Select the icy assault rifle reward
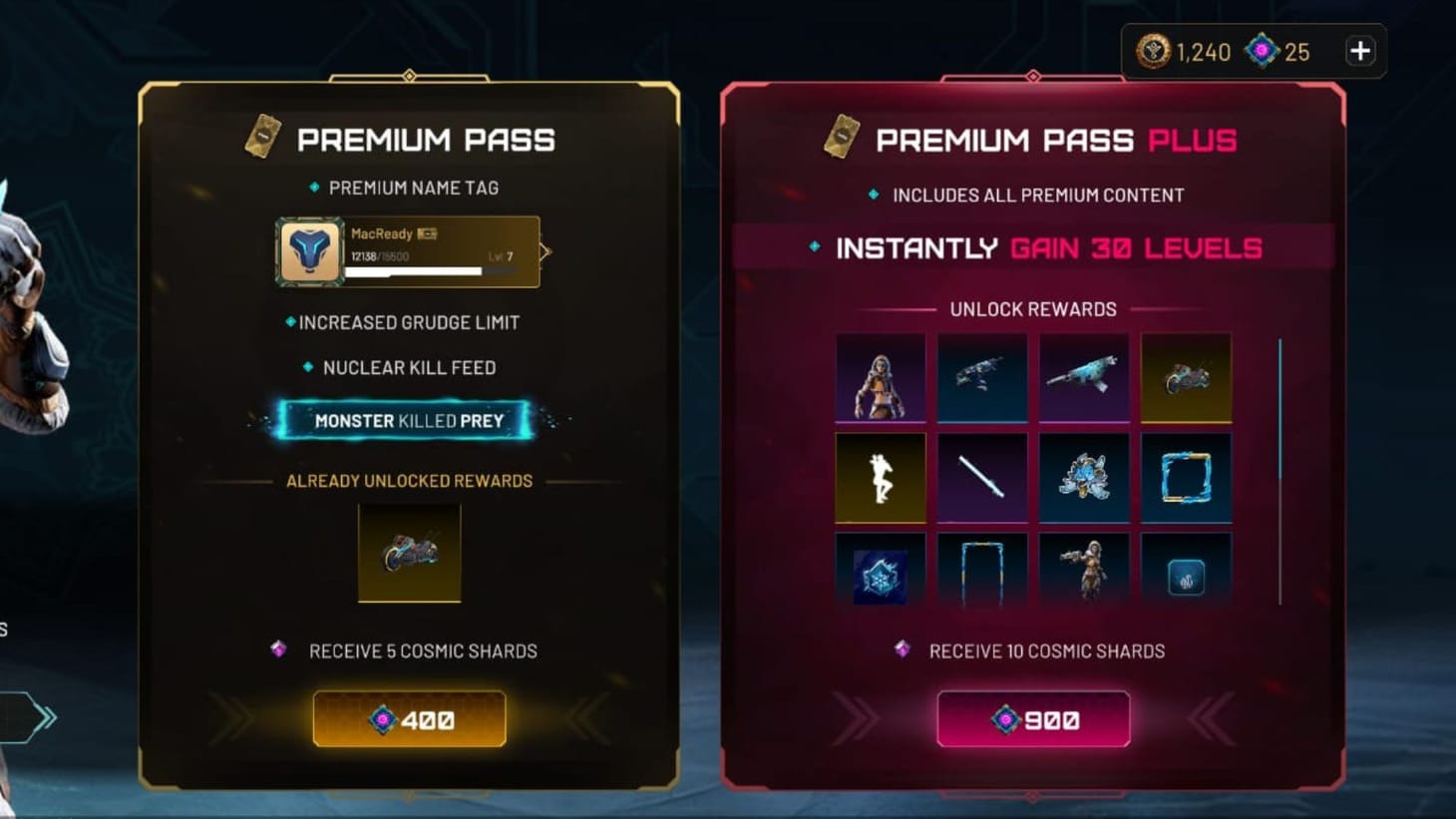This screenshot has height=819, width=1456. [1084, 376]
